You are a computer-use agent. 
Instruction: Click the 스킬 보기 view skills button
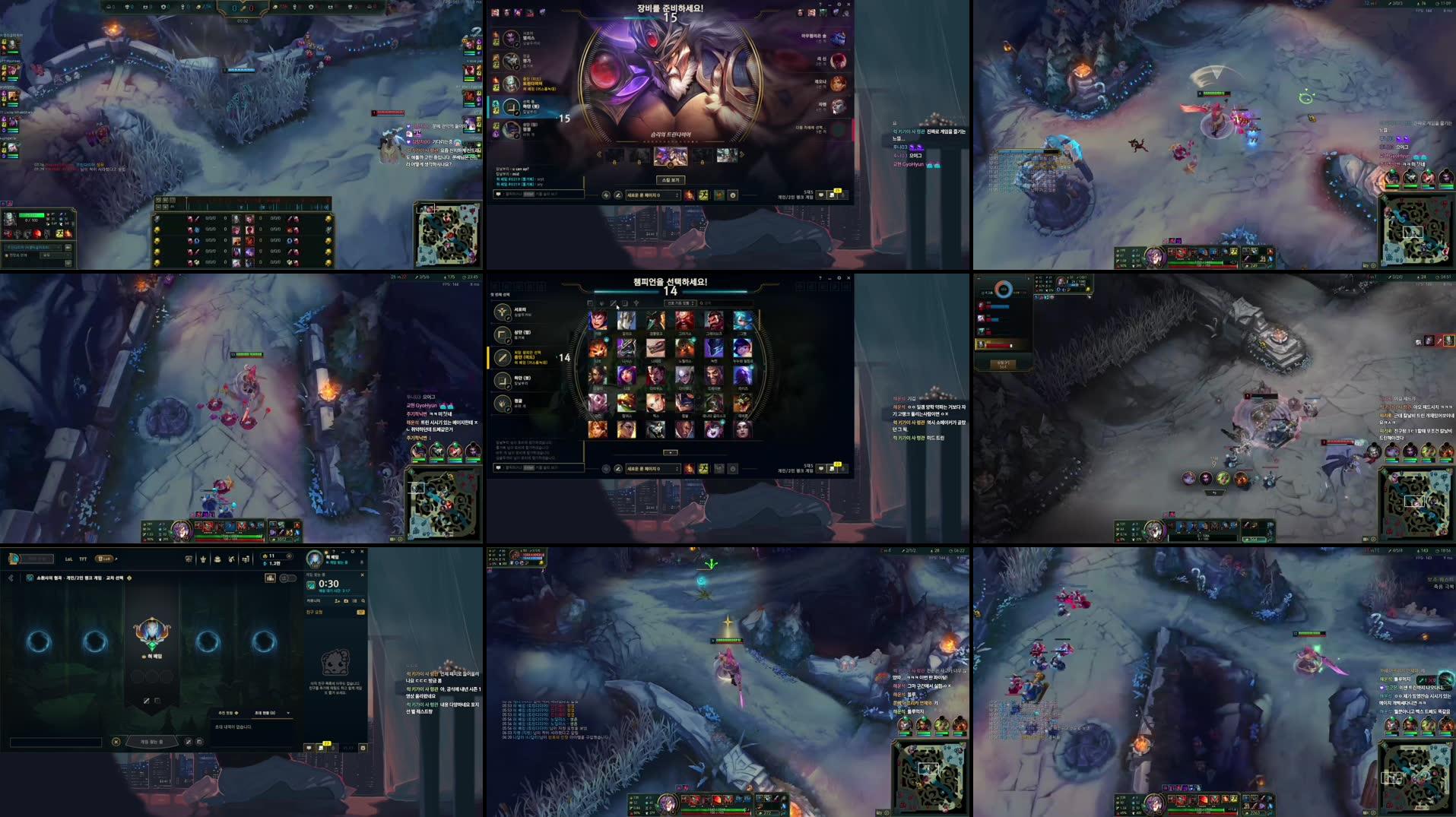click(x=672, y=179)
